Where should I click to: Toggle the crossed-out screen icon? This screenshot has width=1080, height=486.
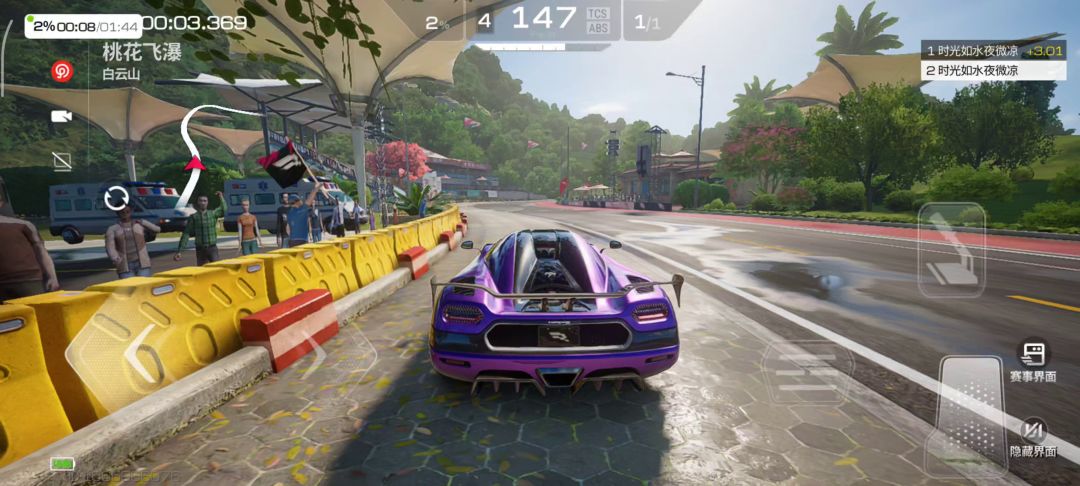tap(61, 160)
